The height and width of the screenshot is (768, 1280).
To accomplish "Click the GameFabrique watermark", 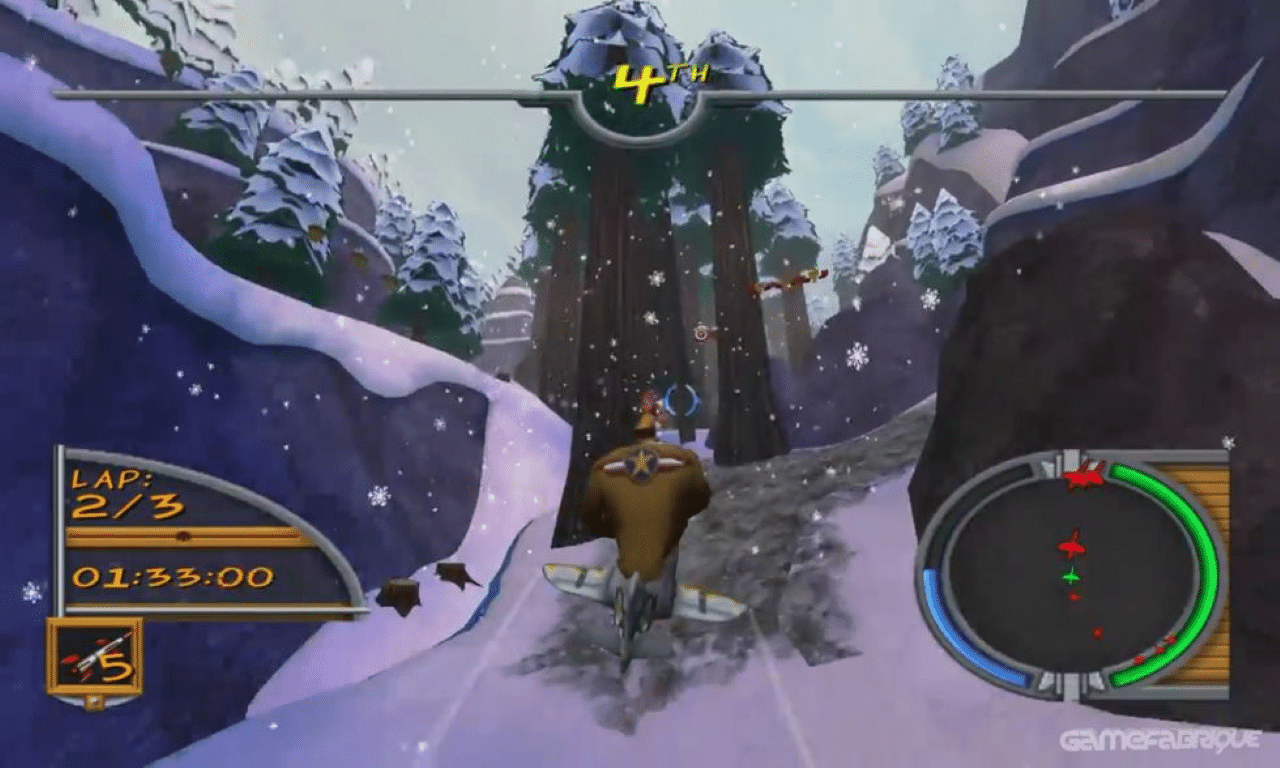I will point(1162,741).
